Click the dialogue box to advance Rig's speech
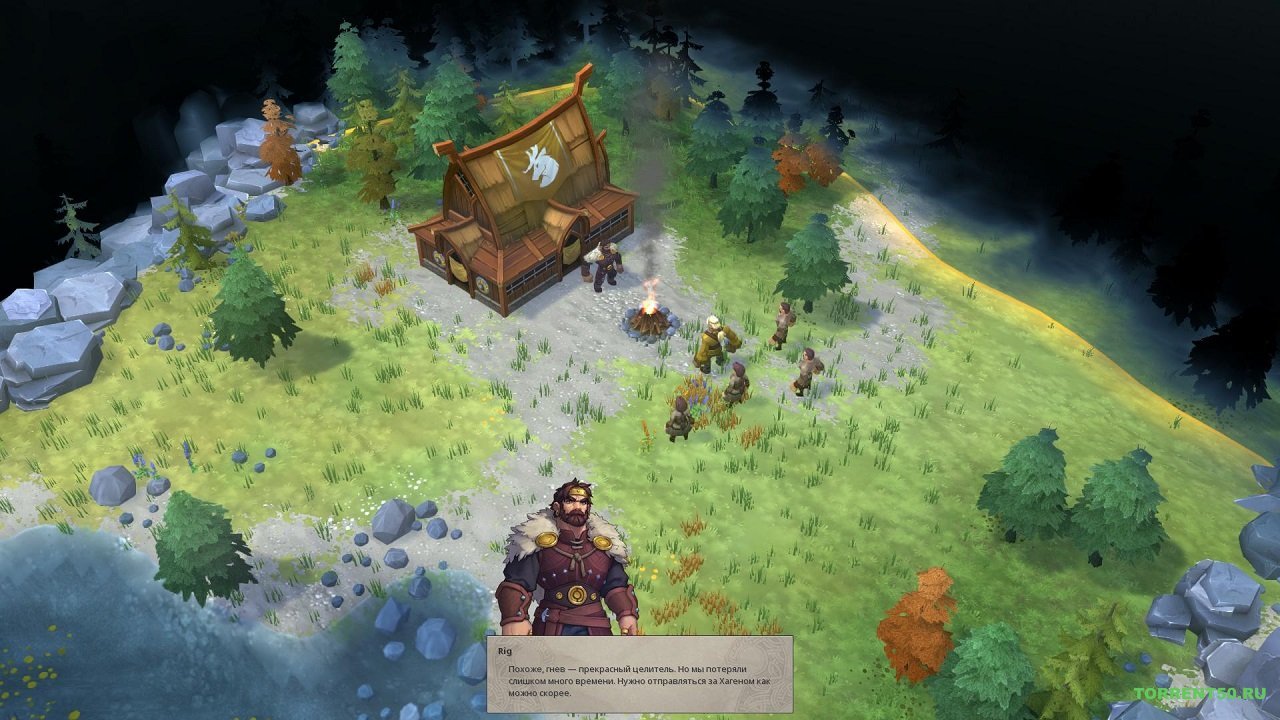Image resolution: width=1280 pixels, height=720 pixels. point(640,670)
